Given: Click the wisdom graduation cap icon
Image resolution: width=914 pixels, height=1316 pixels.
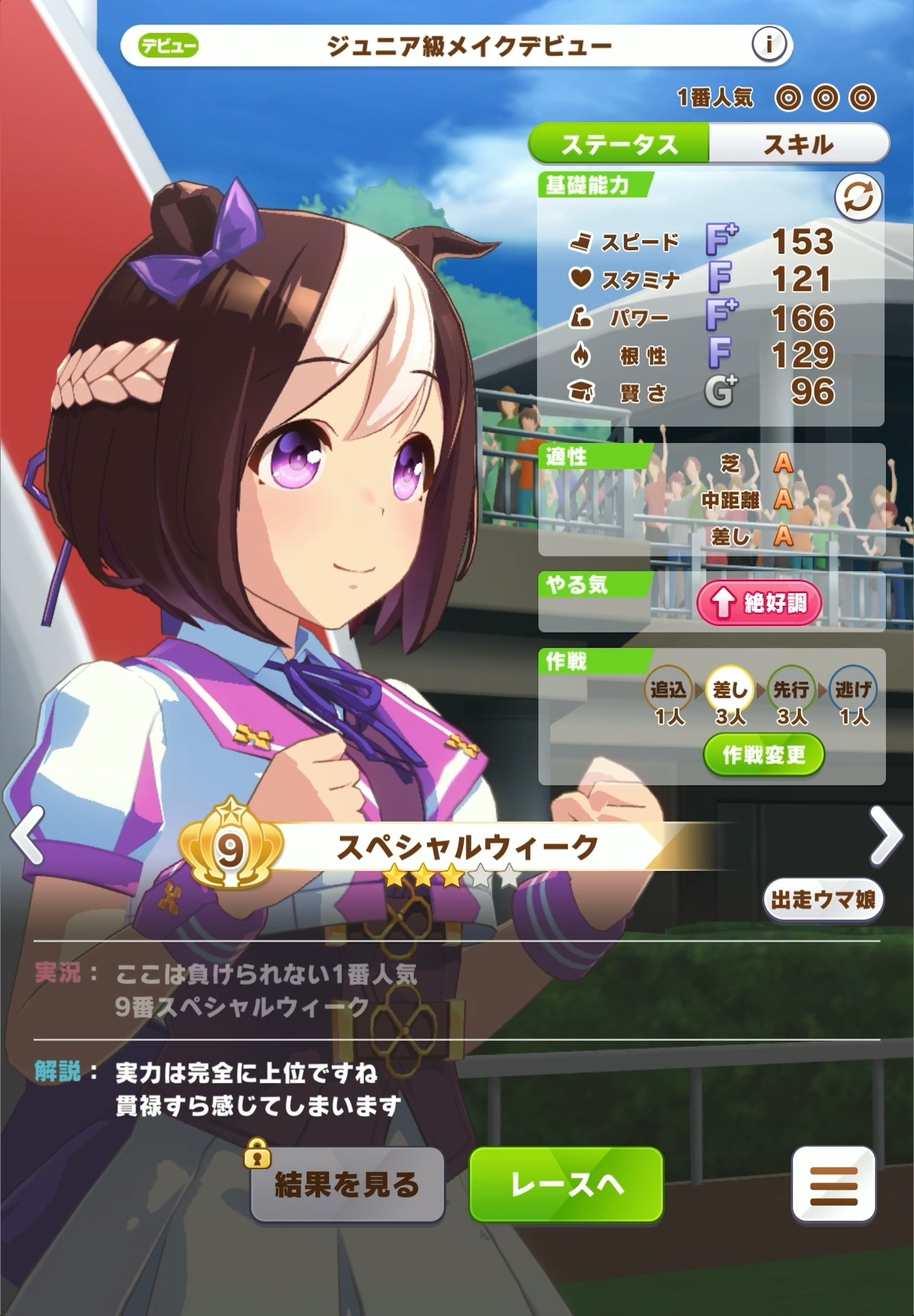Looking at the screenshot, I should pyautogui.click(x=581, y=391).
